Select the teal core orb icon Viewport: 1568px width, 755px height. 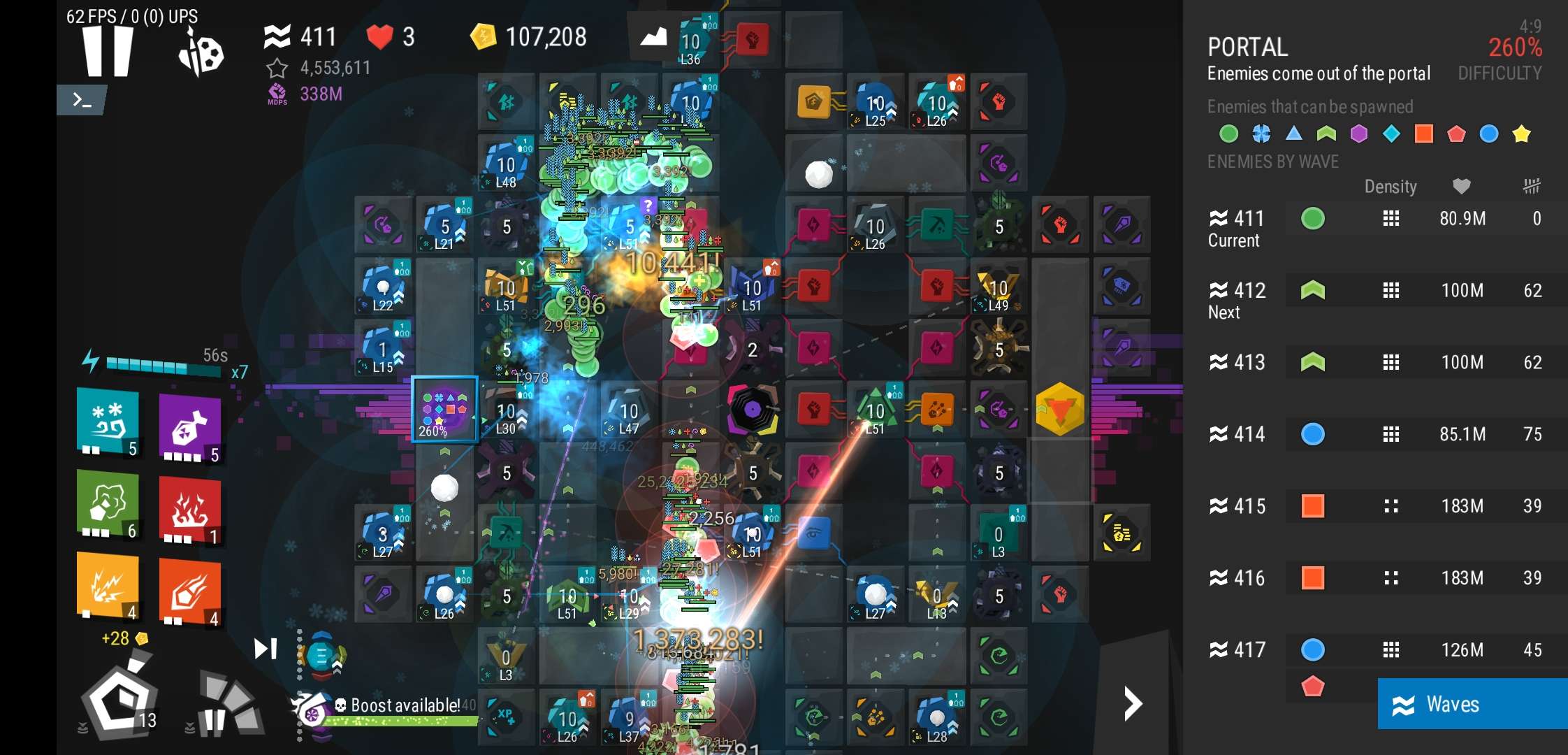(321, 656)
